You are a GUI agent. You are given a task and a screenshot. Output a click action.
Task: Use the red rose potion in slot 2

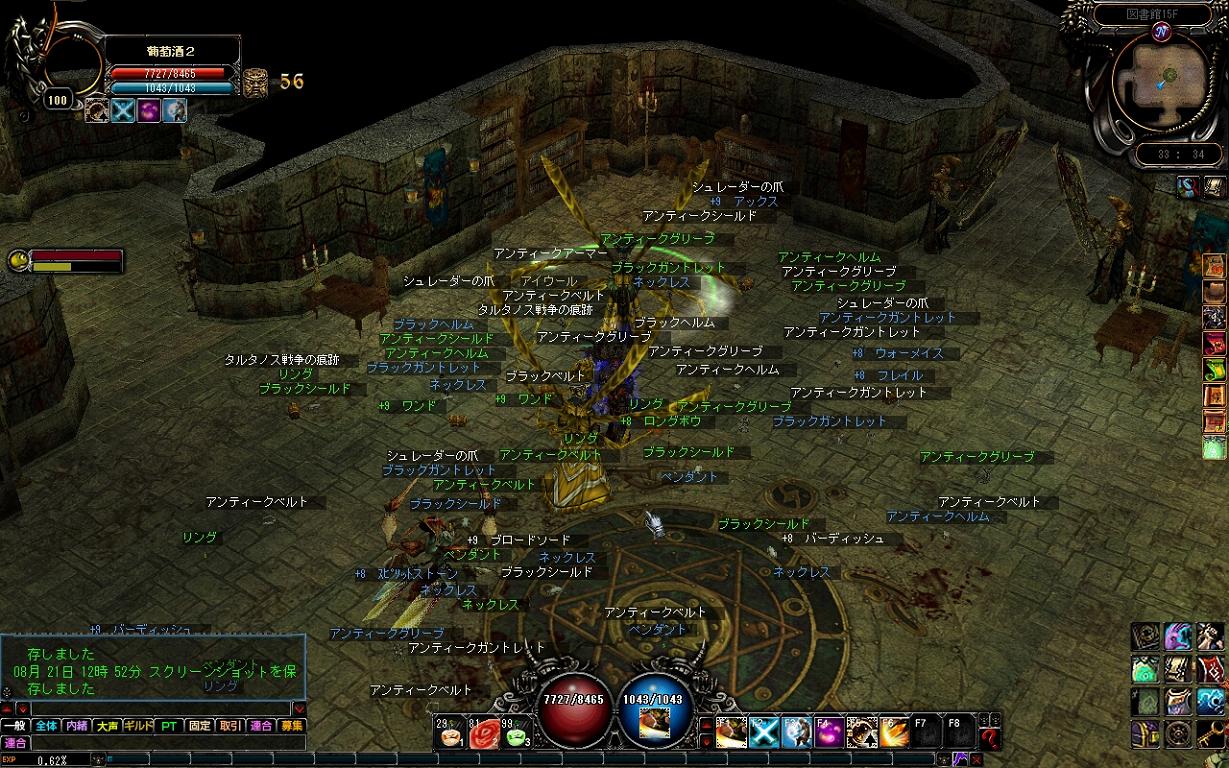click(484, 735)
